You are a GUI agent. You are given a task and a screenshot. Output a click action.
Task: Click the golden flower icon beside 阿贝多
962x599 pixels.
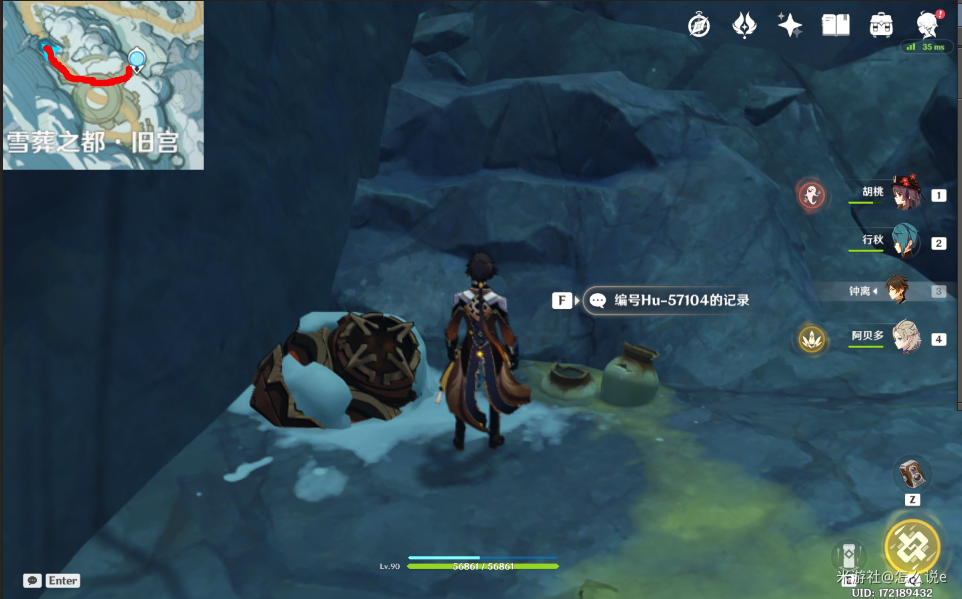(x=811, y=339)
